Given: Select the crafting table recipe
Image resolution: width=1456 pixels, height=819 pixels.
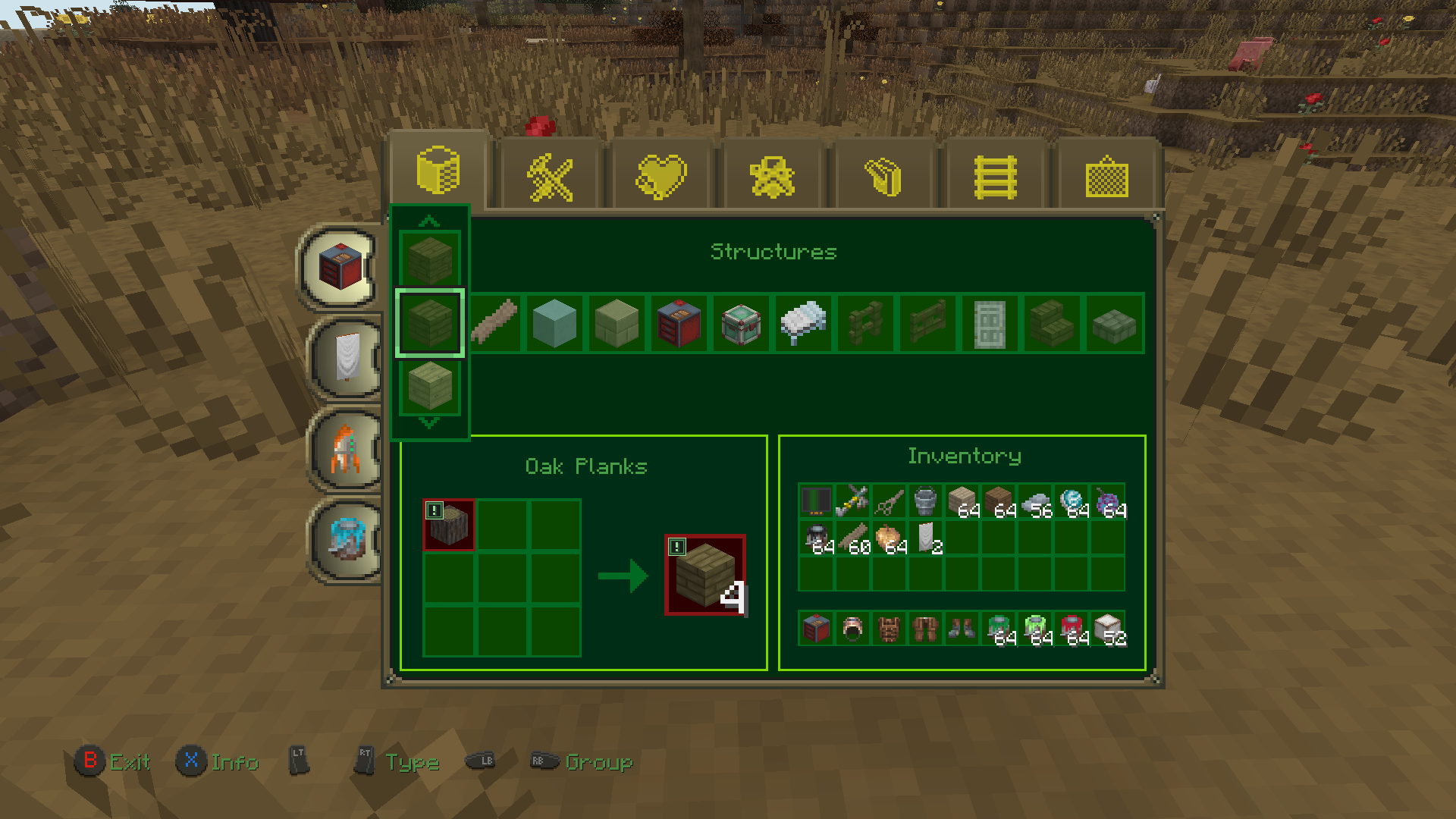Looking at the screenshot, I should coord(679,322).
